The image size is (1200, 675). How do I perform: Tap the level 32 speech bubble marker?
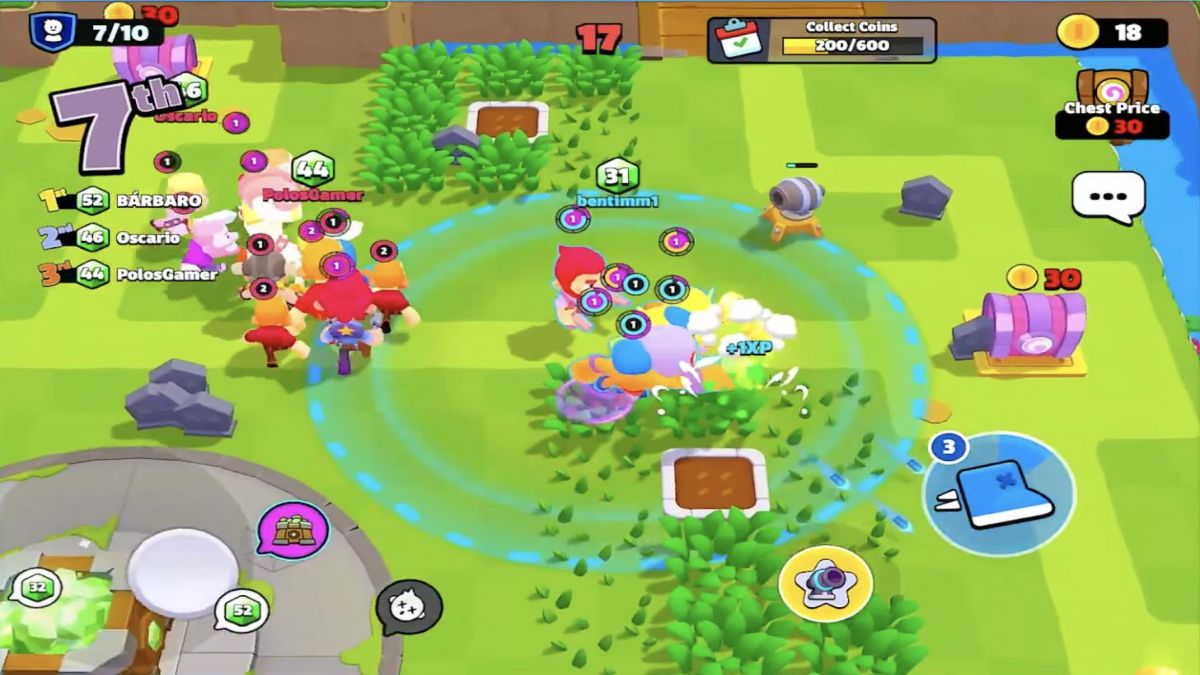(x=37, y=587)
